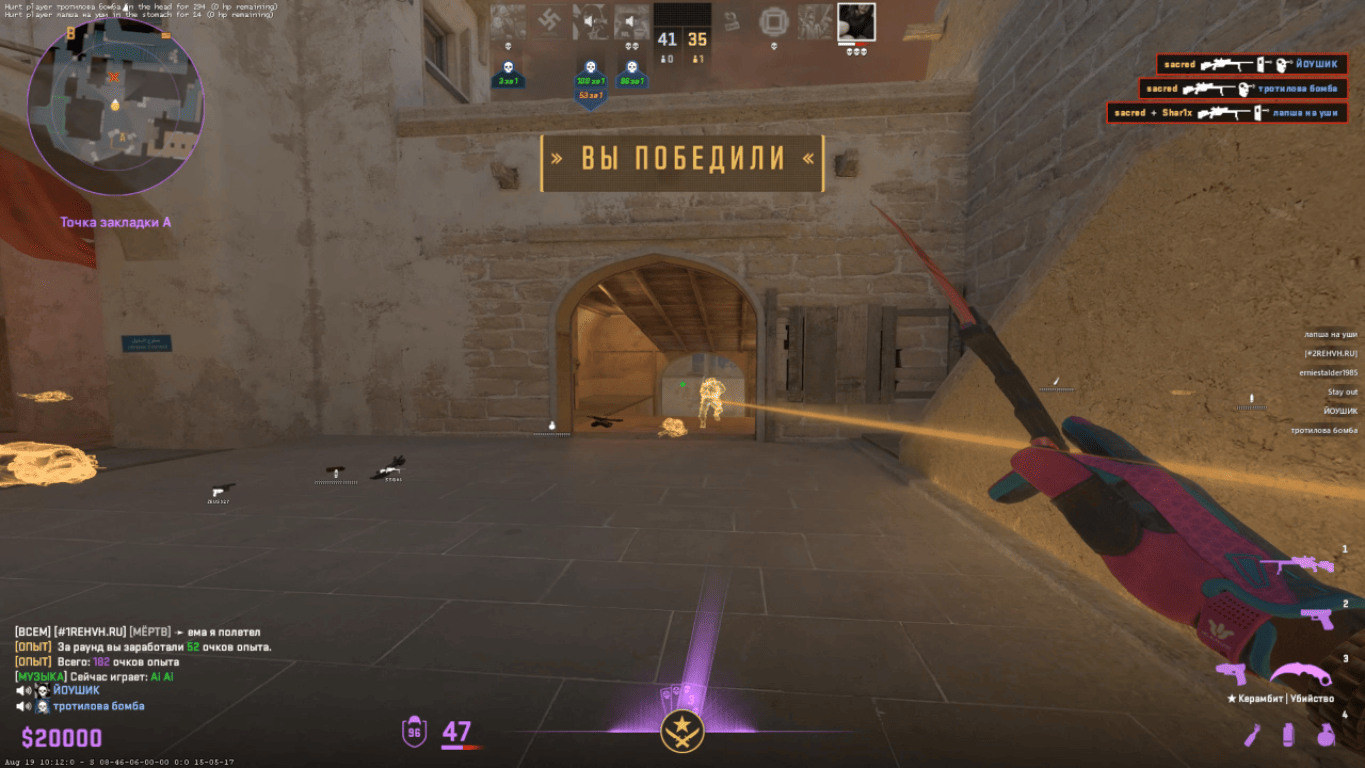Select the smoke grenade icon
The image size is (1365, 768).
tap(1288, 736)
